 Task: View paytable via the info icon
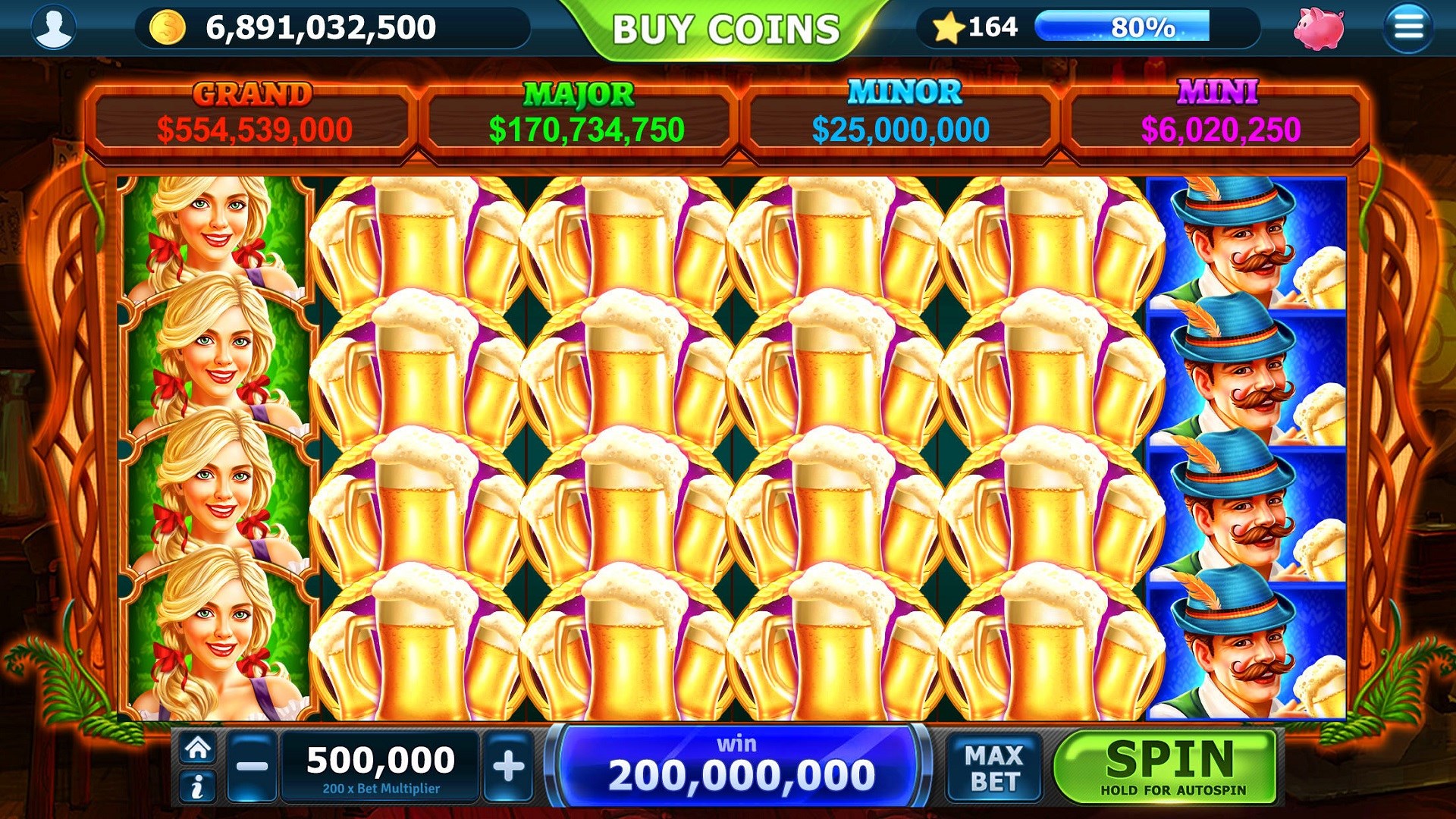coord(199,786)
